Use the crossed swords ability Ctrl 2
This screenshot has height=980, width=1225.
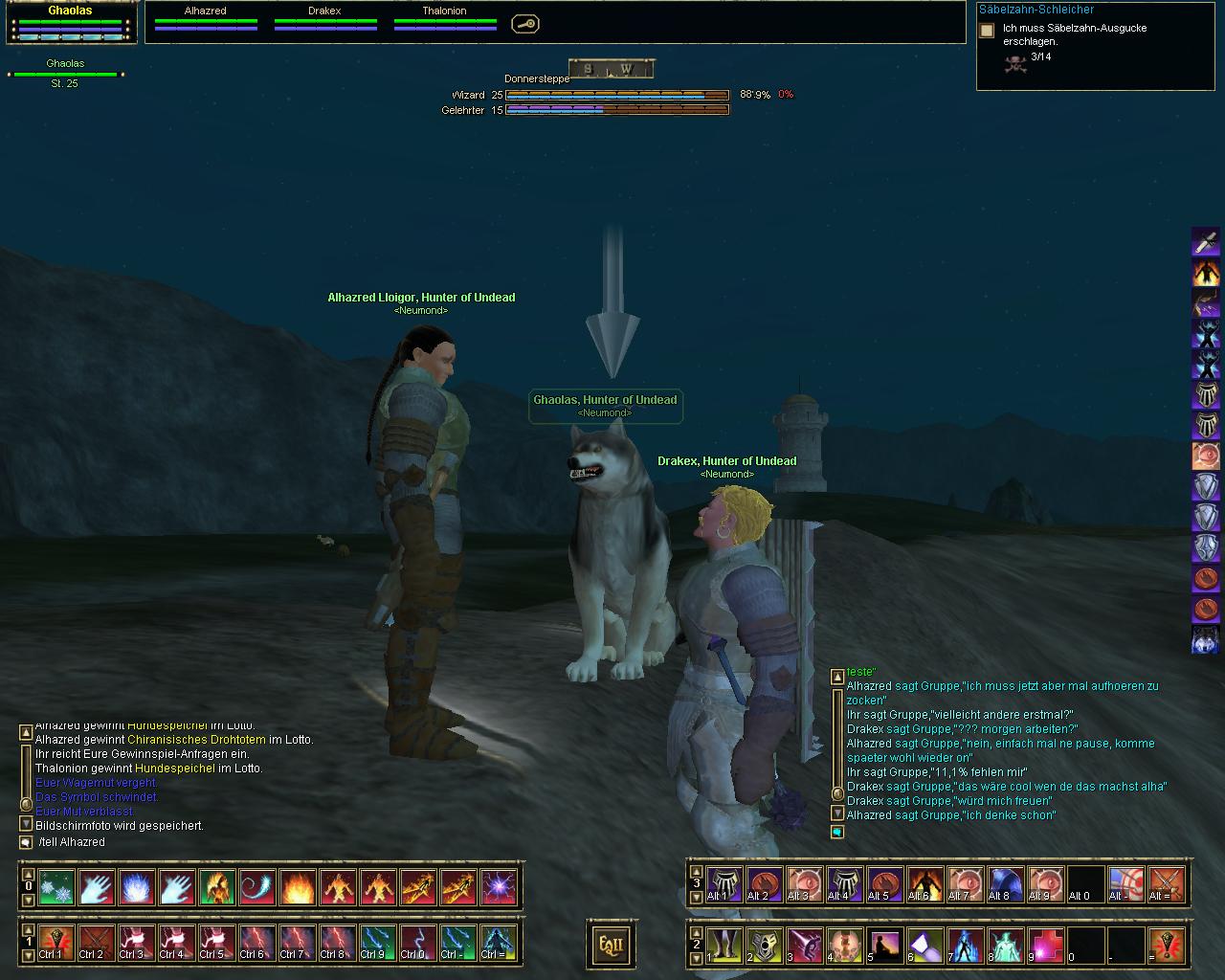97,943
